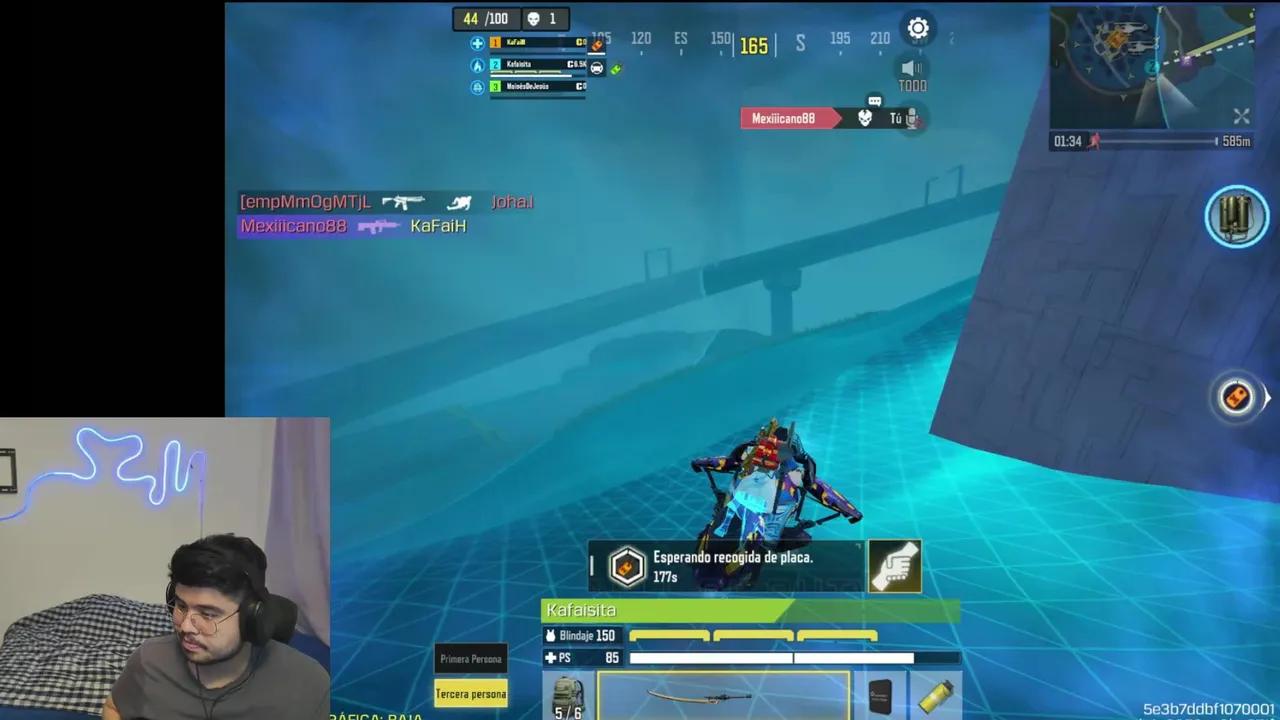Toggle Tercera persona view mode
This screenshot has height=720, width=1280.
click(x=470, y=693)
